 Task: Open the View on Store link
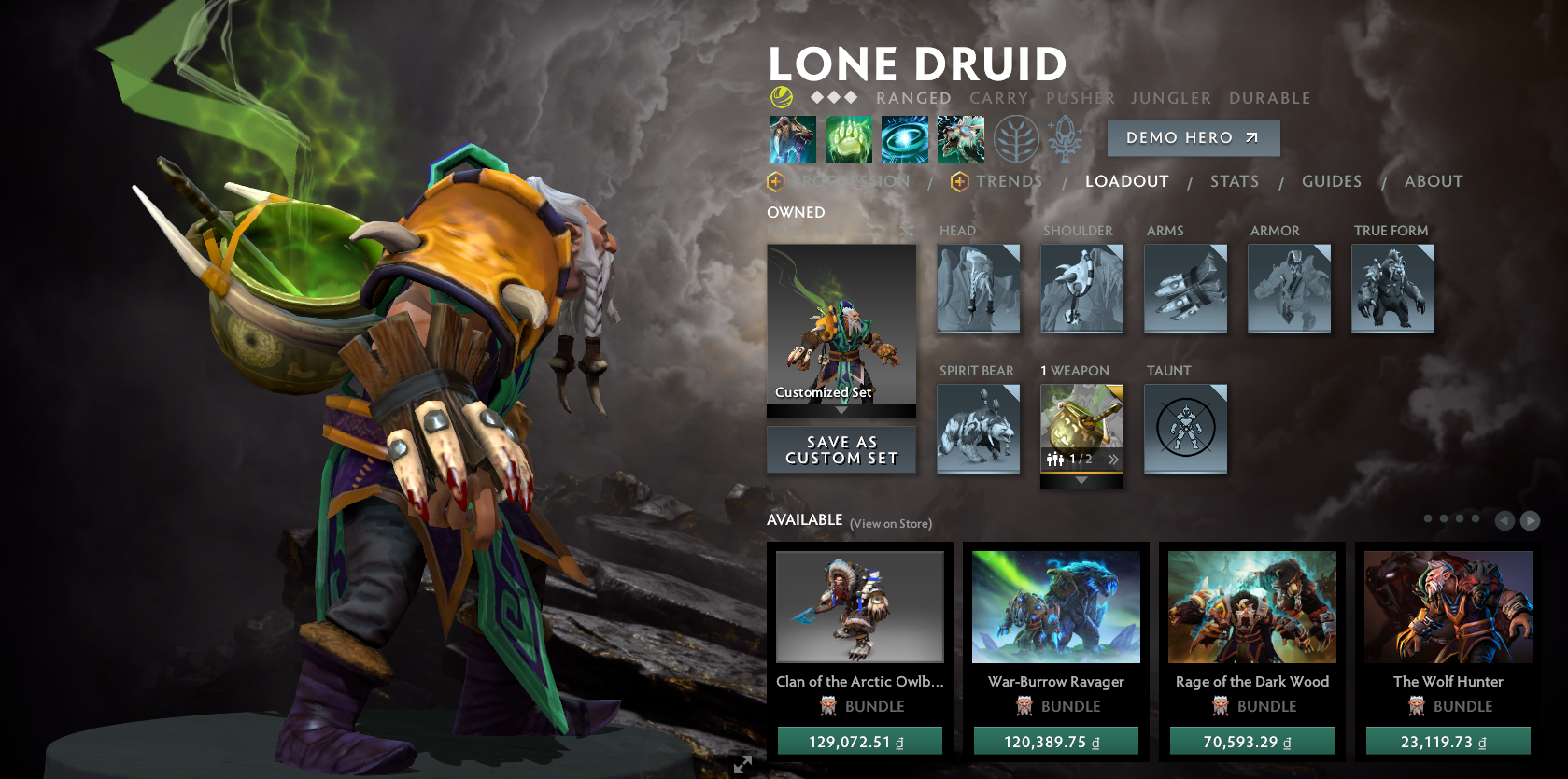[x=889, y=523]
